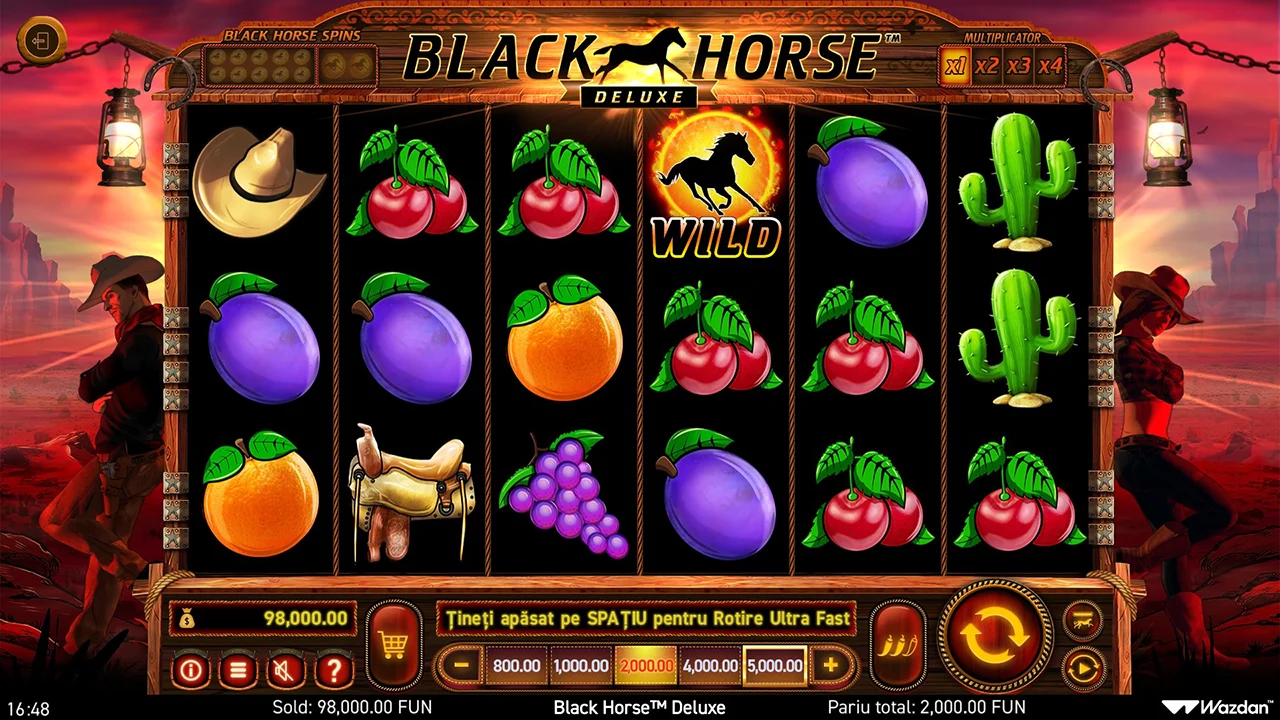The height and width of the screenshot is (720, 1280).
Task: Open the chili peppers volatility selector
Action: pos(897,645)
